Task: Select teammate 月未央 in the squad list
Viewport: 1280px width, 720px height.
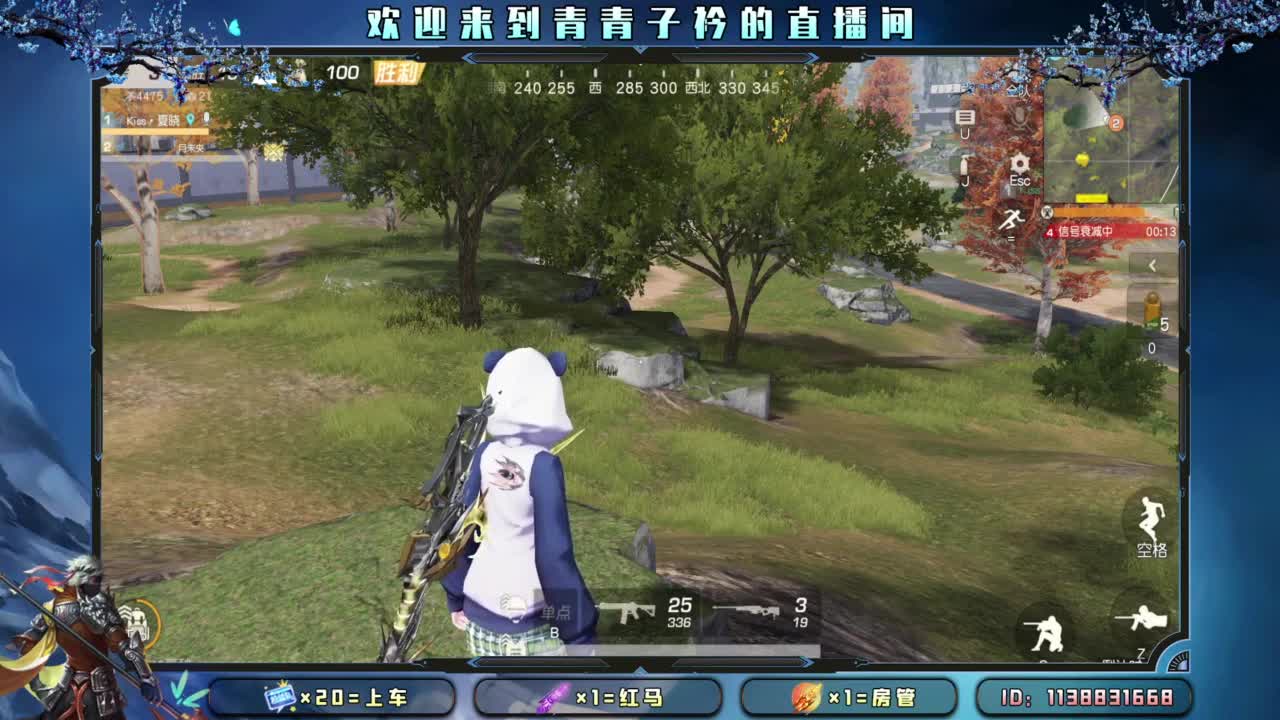Action: click(x=193, y=148)
